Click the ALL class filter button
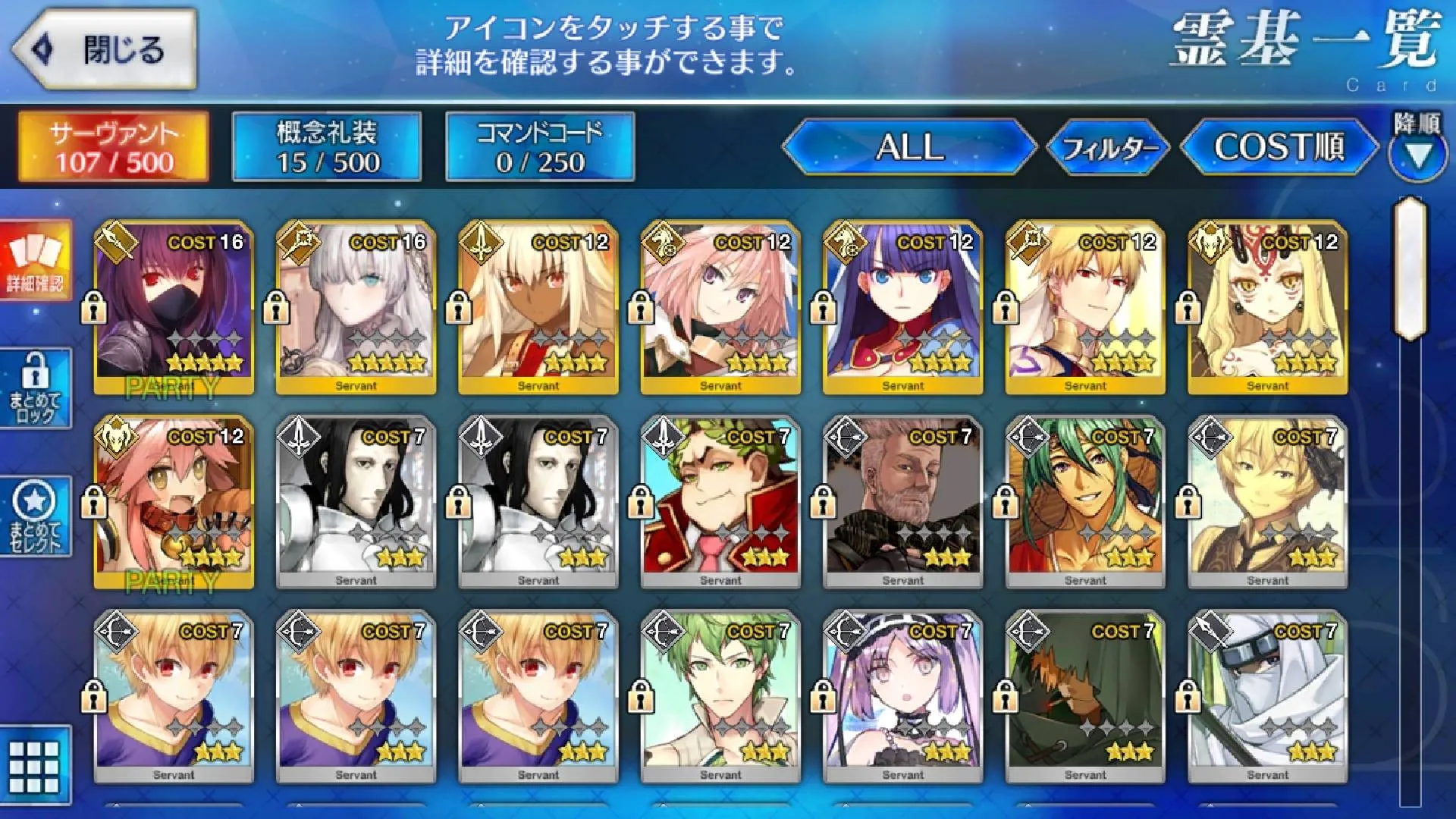 pyautogui.click(x=909, y=147)
